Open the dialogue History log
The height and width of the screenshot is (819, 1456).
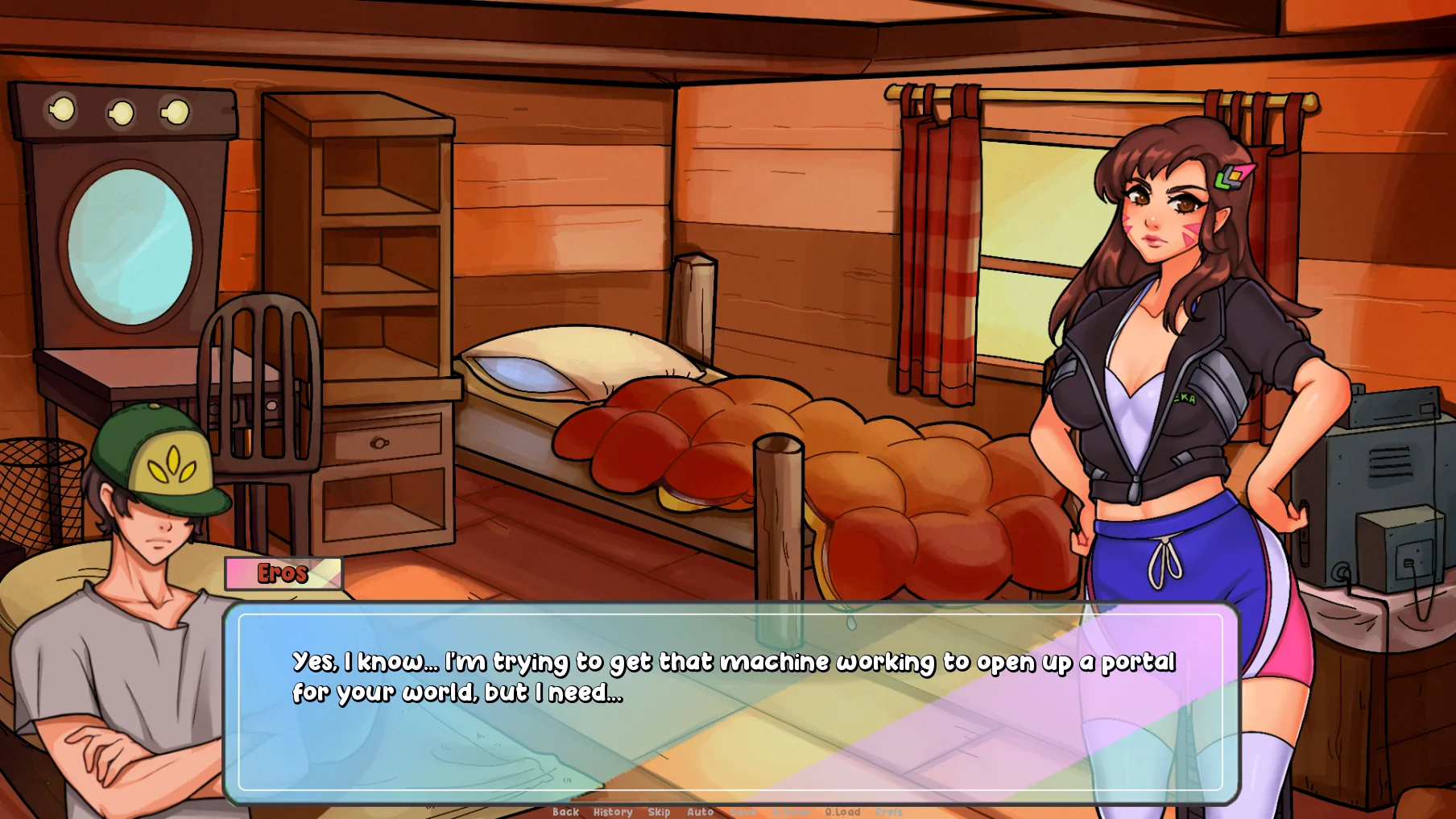(x=613, y=812)
